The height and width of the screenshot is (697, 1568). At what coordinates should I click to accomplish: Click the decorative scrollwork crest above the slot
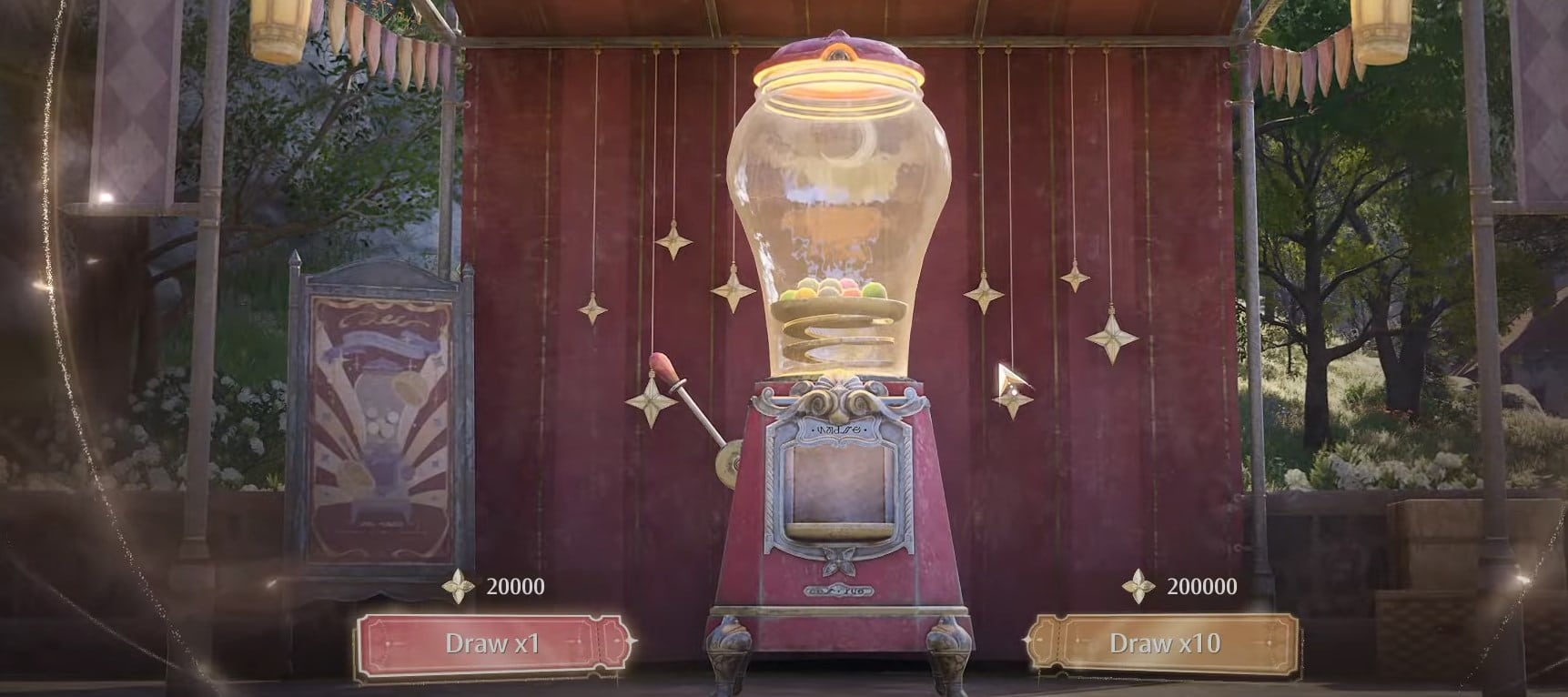click(x=838, y=398)
